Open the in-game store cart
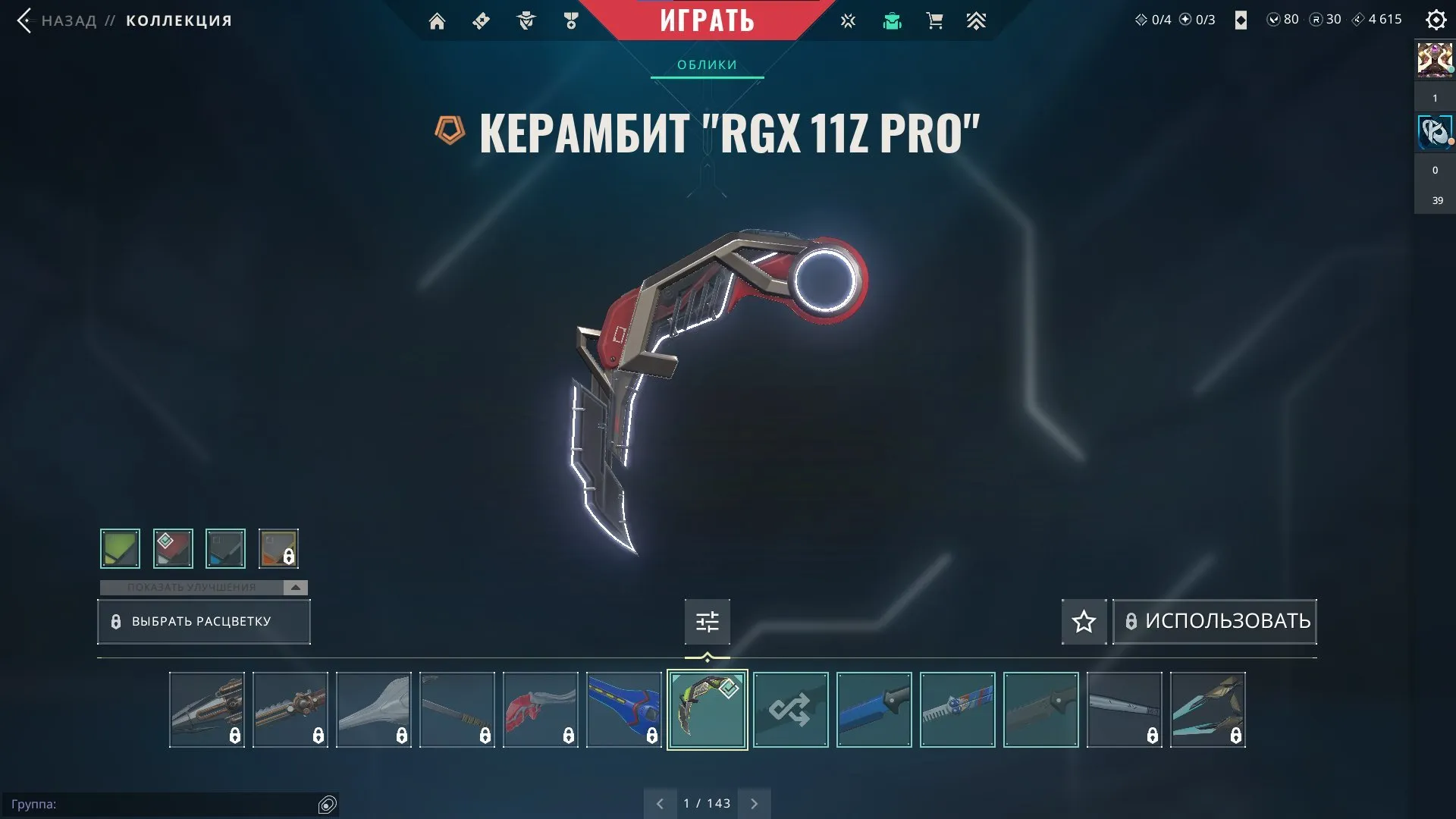 pos(934,20)
